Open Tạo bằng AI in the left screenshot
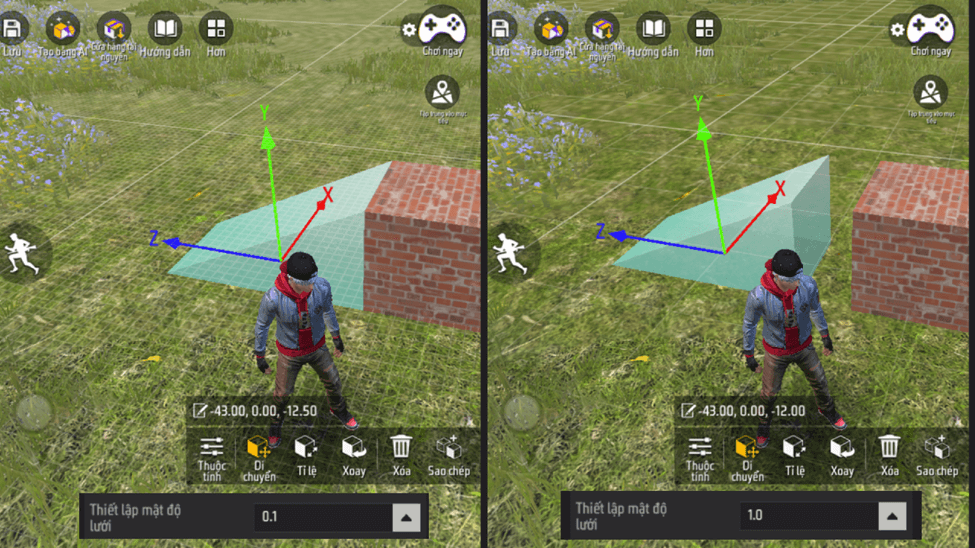 point(62,31)
